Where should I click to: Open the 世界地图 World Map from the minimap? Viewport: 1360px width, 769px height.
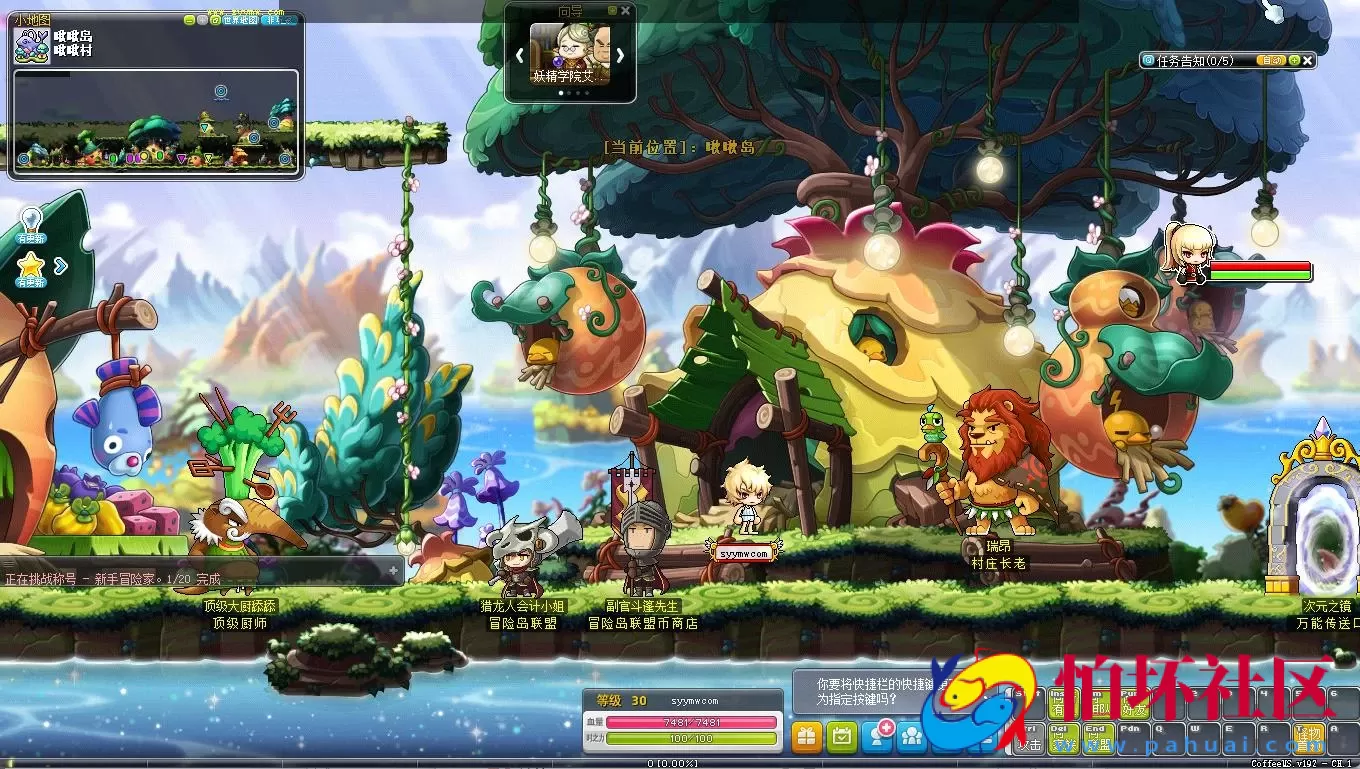click(240, 21)
